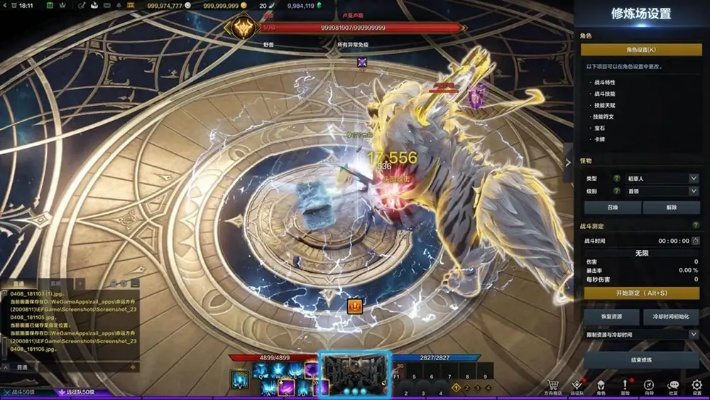Restore resources with 恢复资源
This screenshot has height=400, width=710.
611,316
